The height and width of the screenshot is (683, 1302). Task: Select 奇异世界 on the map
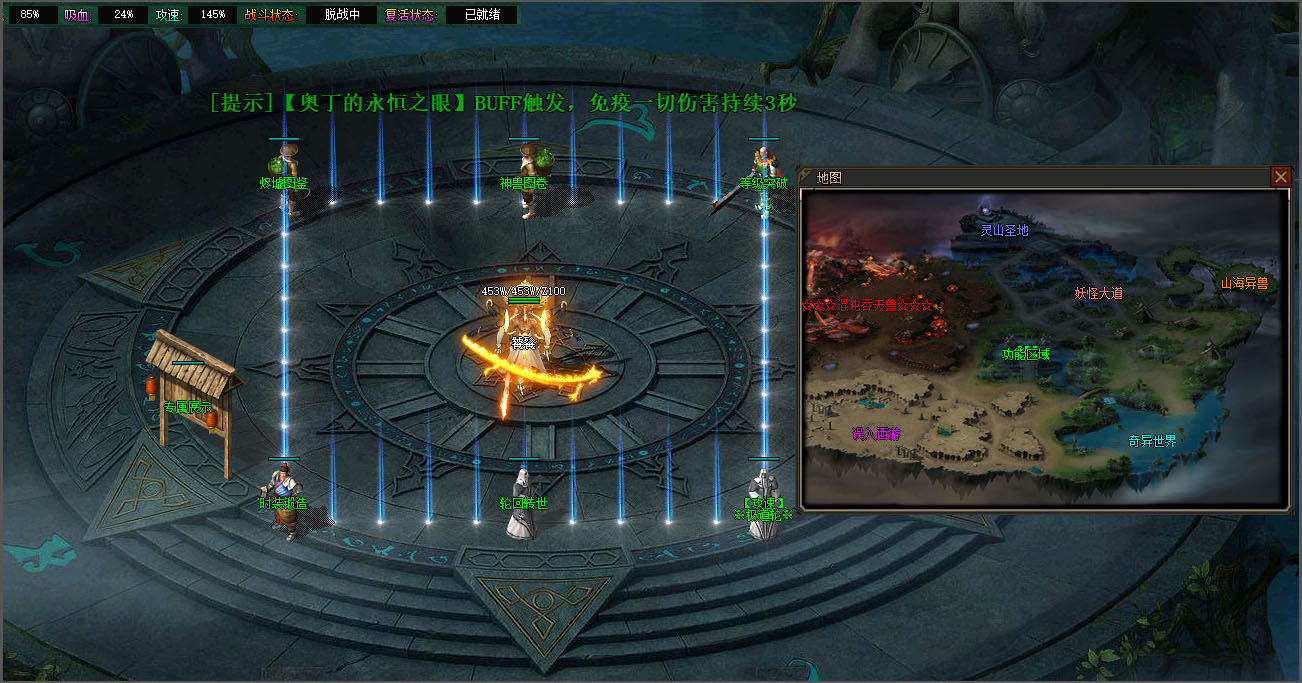point(1152,441)
